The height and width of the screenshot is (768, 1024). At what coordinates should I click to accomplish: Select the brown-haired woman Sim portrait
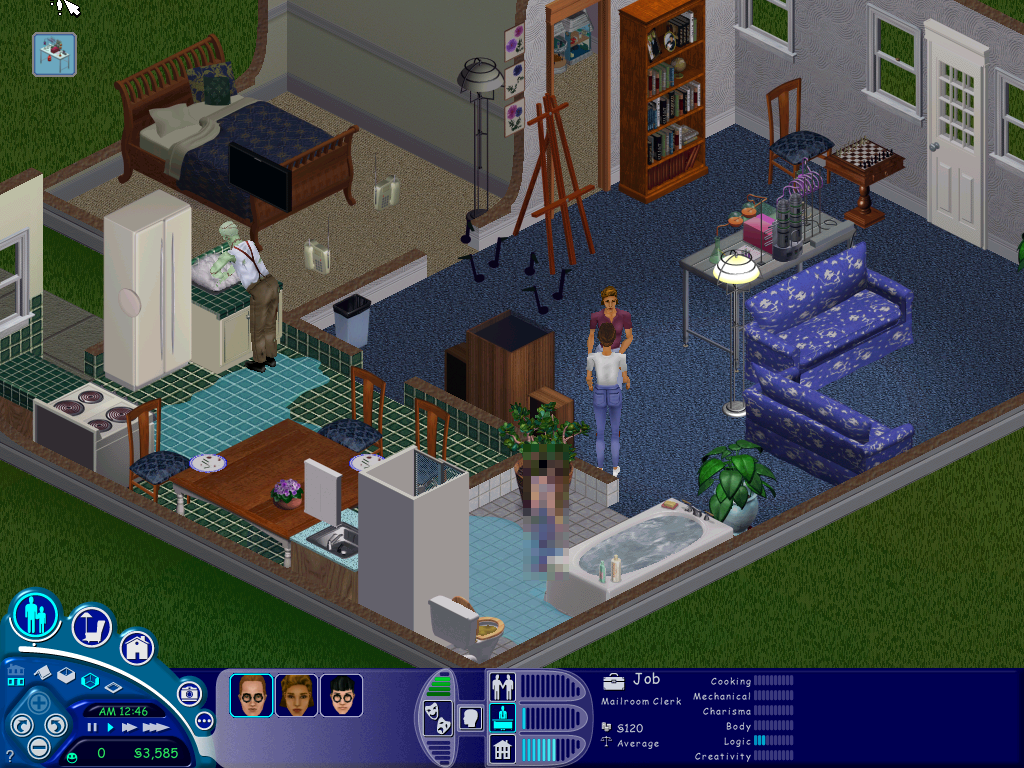coord(296,695)
